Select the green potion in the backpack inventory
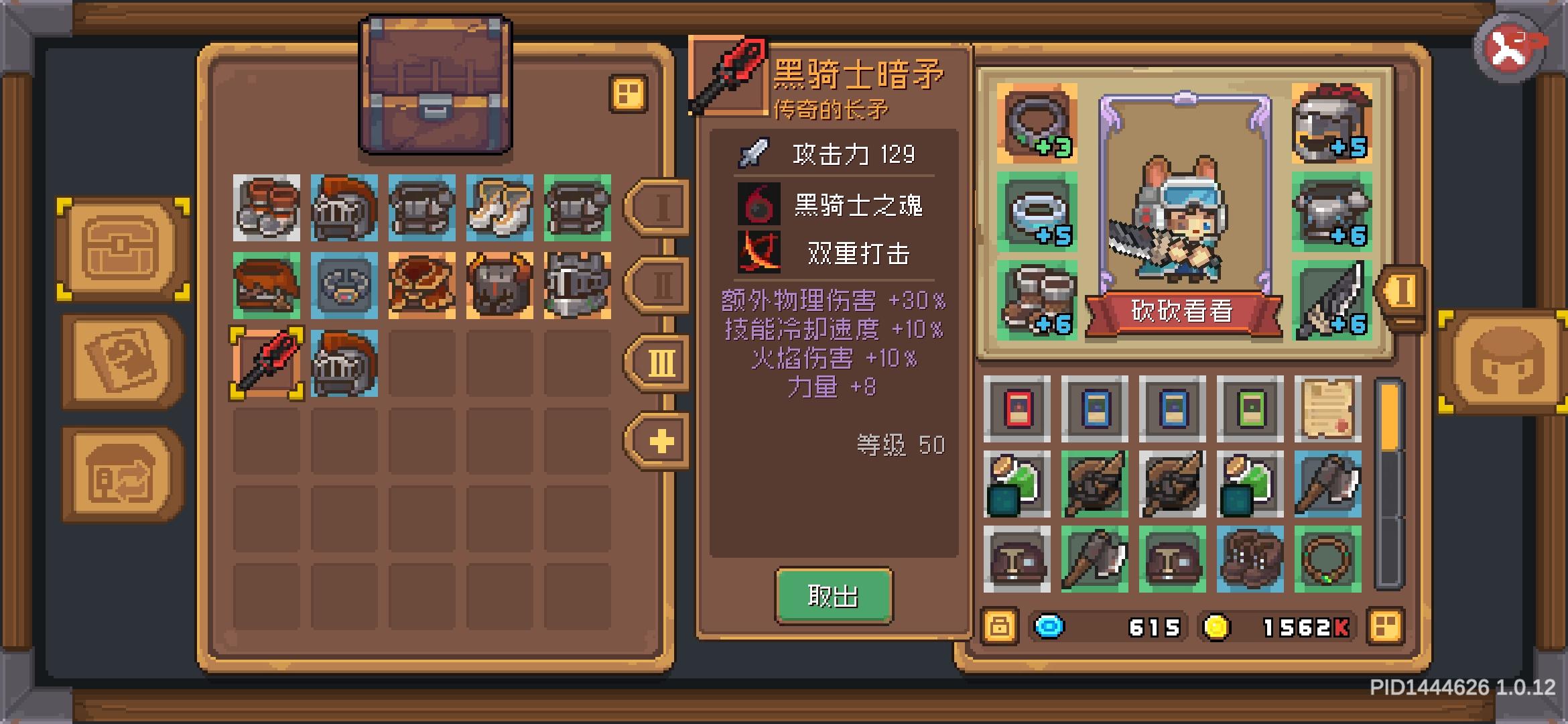 (1019, 484)
